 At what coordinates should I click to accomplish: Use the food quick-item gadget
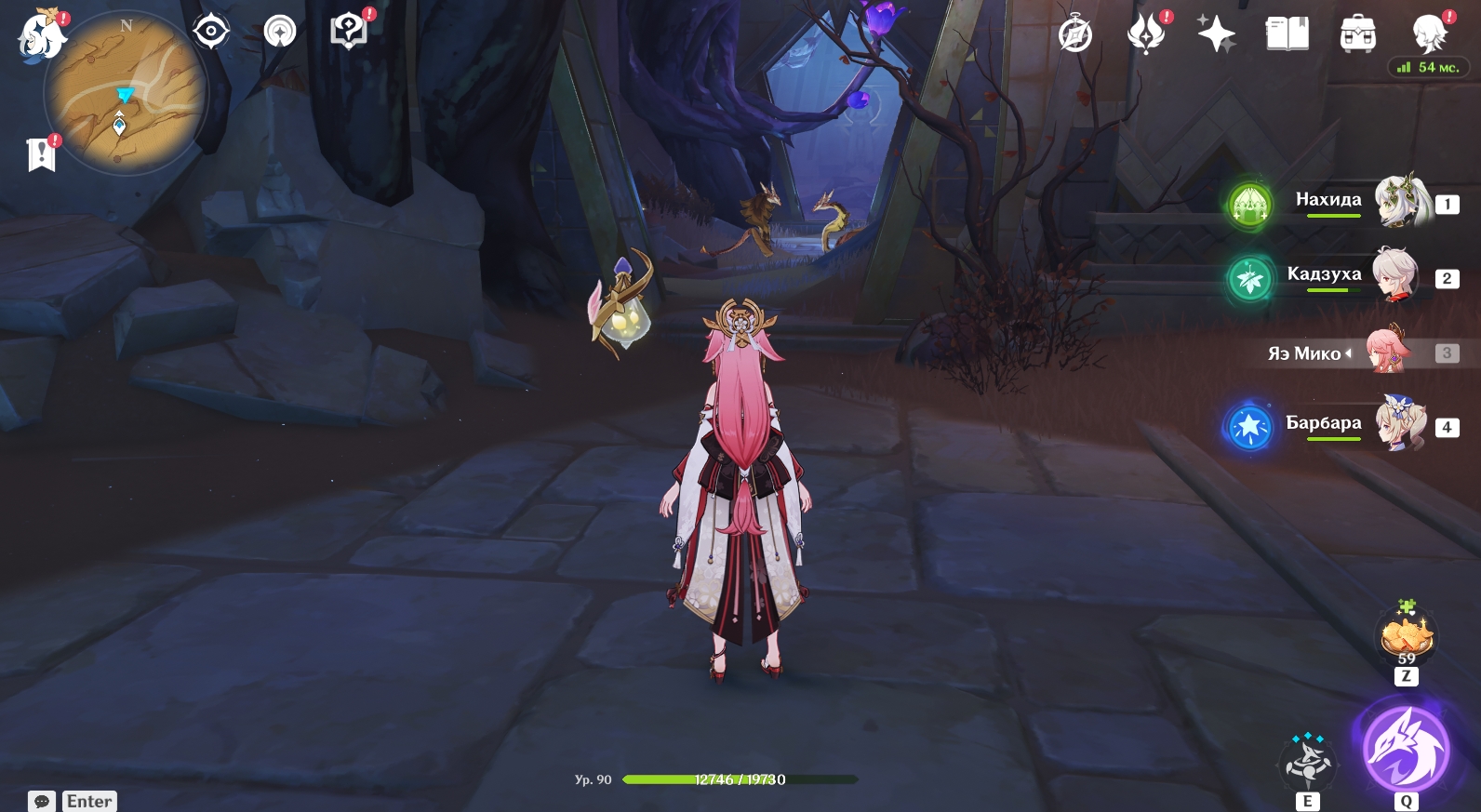(x=1406, y=637)
